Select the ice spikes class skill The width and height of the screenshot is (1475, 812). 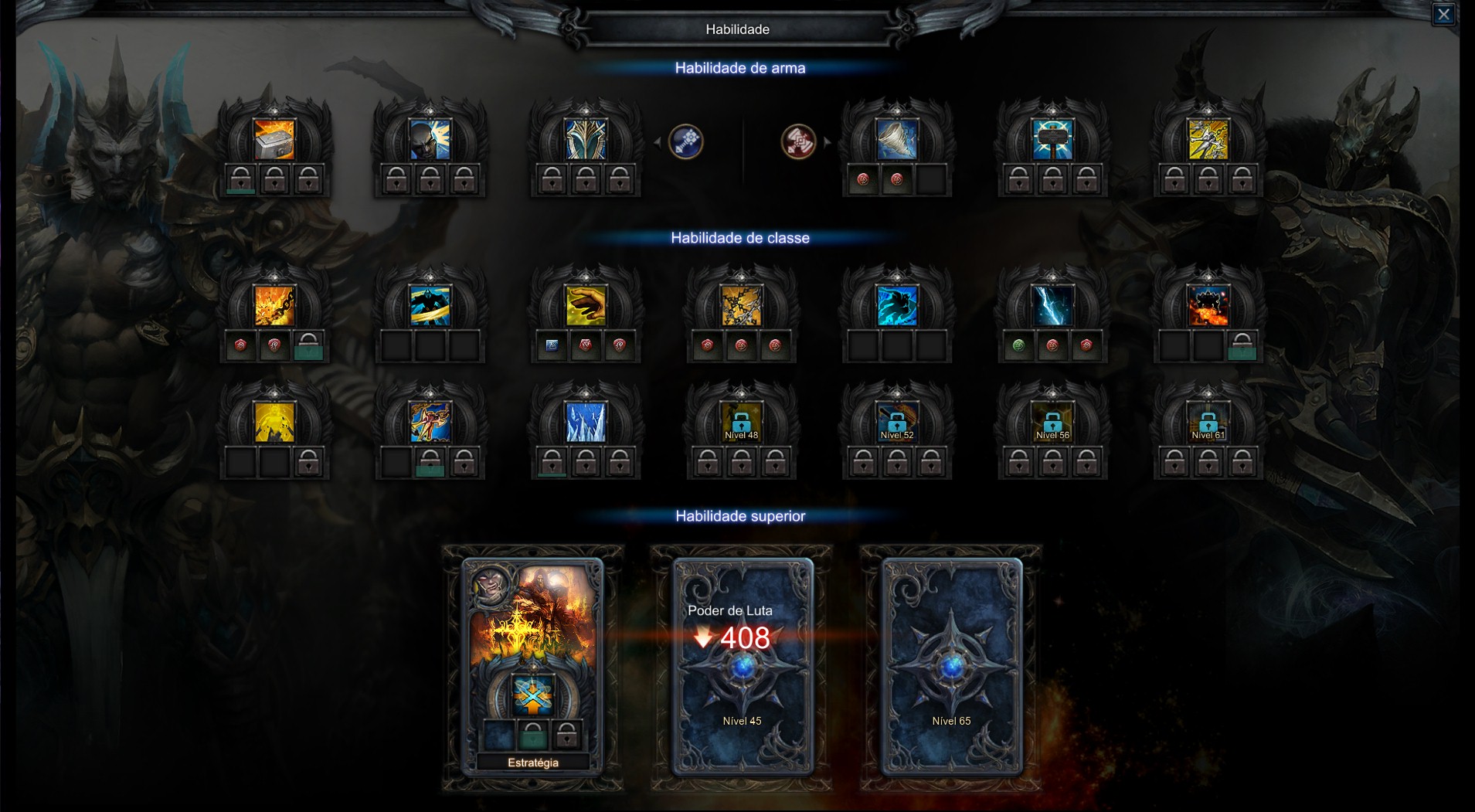pos(586,423)
